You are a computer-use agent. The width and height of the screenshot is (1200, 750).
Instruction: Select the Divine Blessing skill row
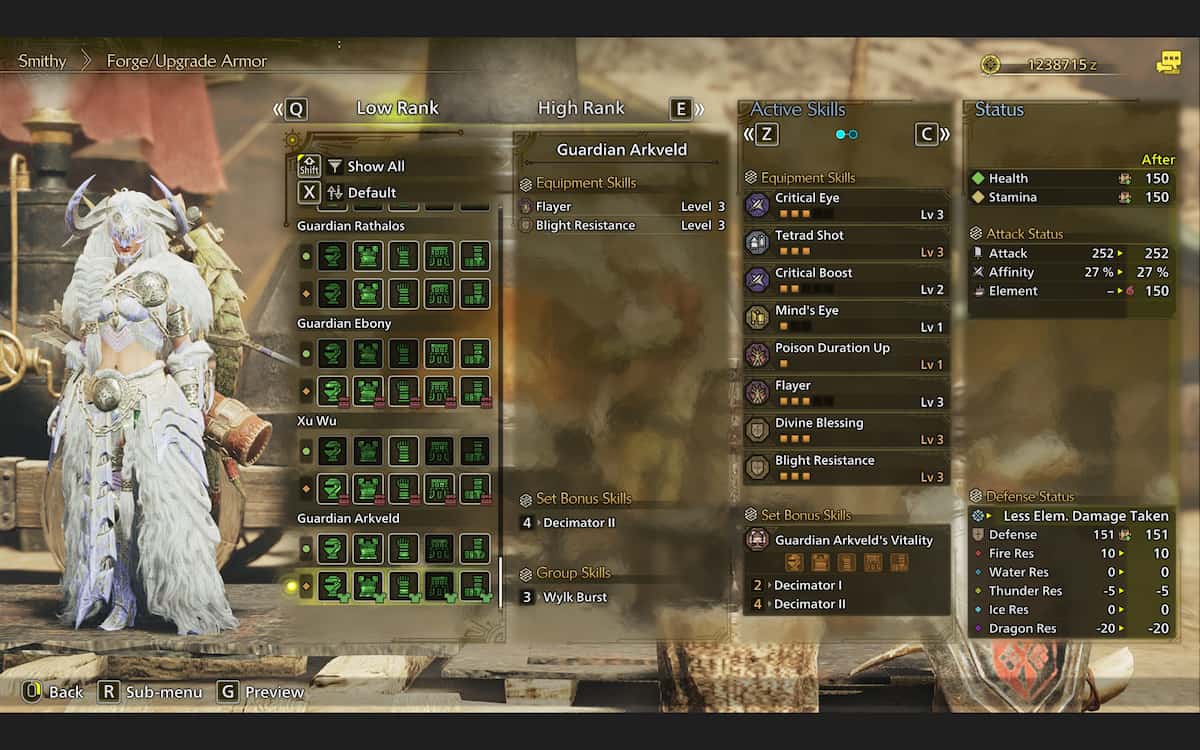pyautogui.click(x=846, y=430)
